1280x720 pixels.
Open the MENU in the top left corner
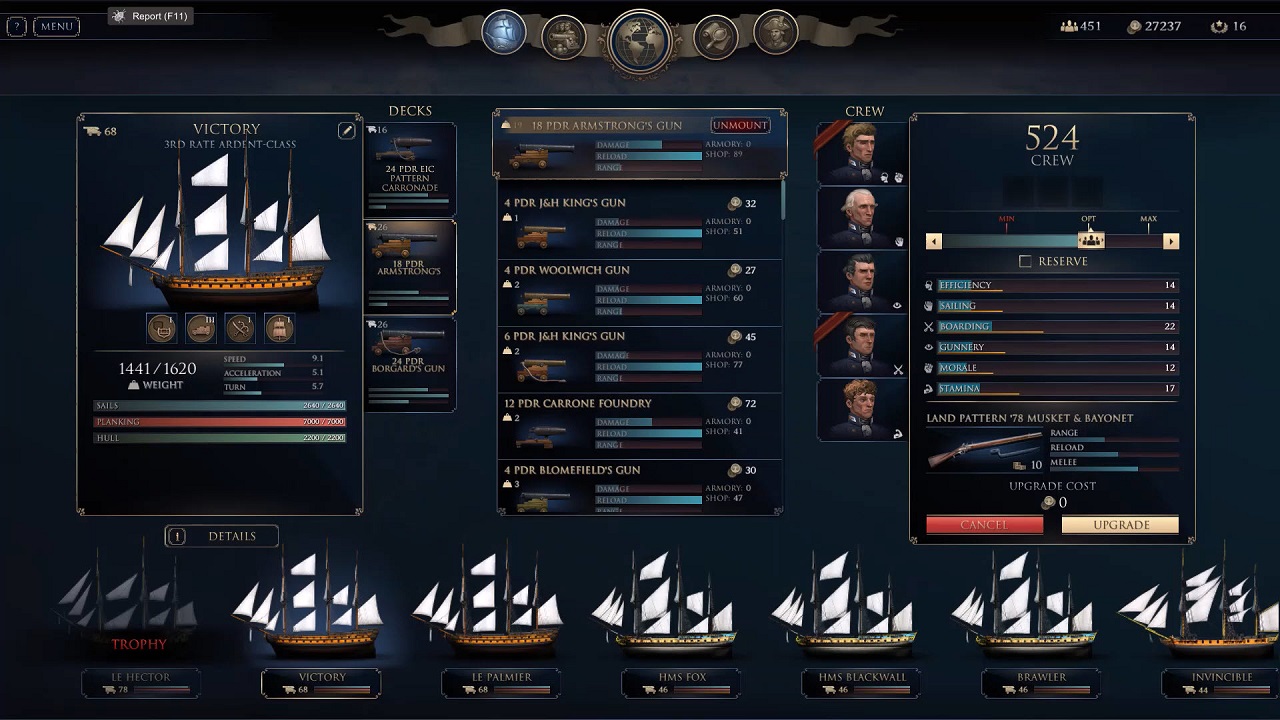point(55,26)
